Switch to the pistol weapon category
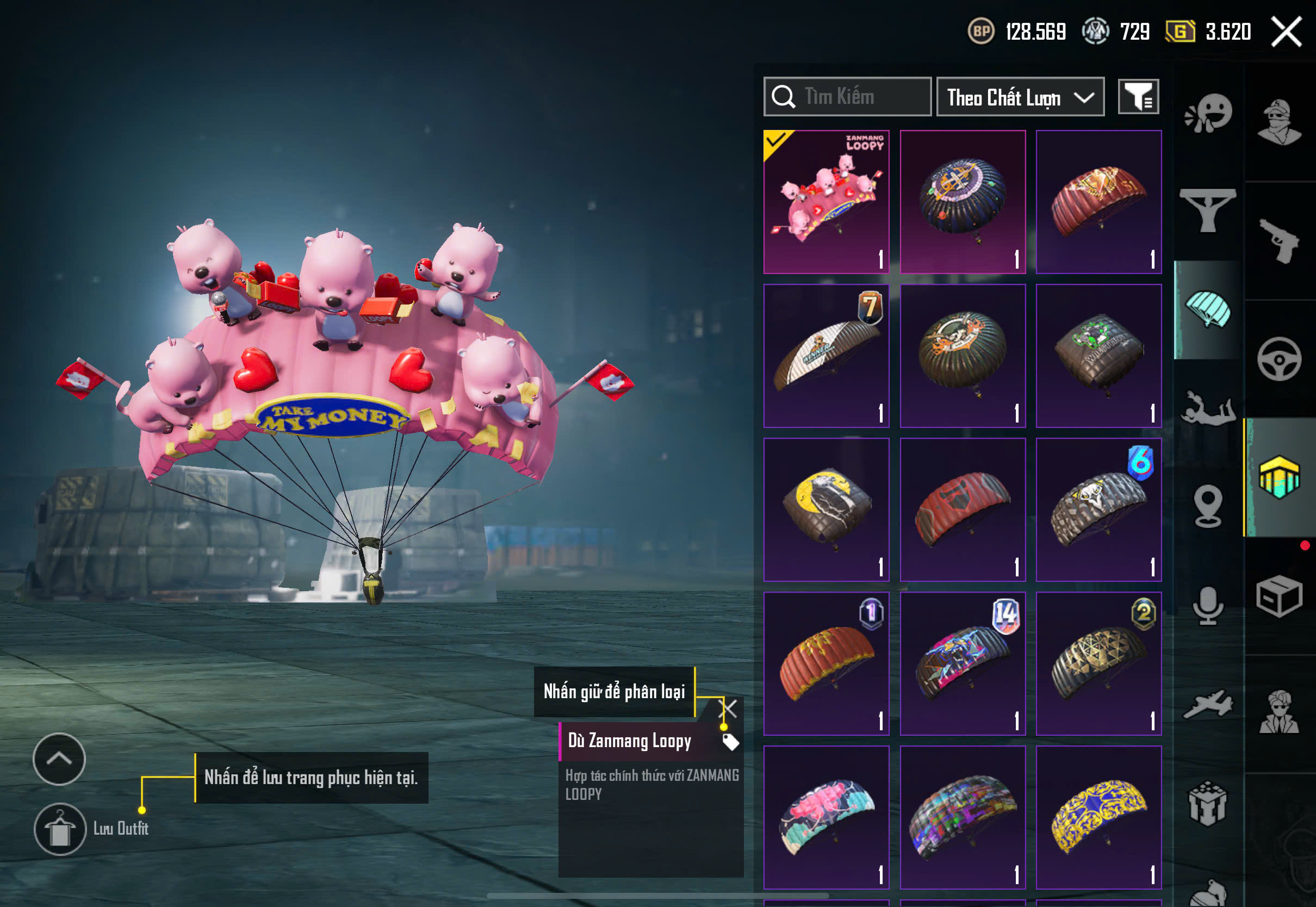This screenshot has height=907, width=1316. pos(1279,240)
